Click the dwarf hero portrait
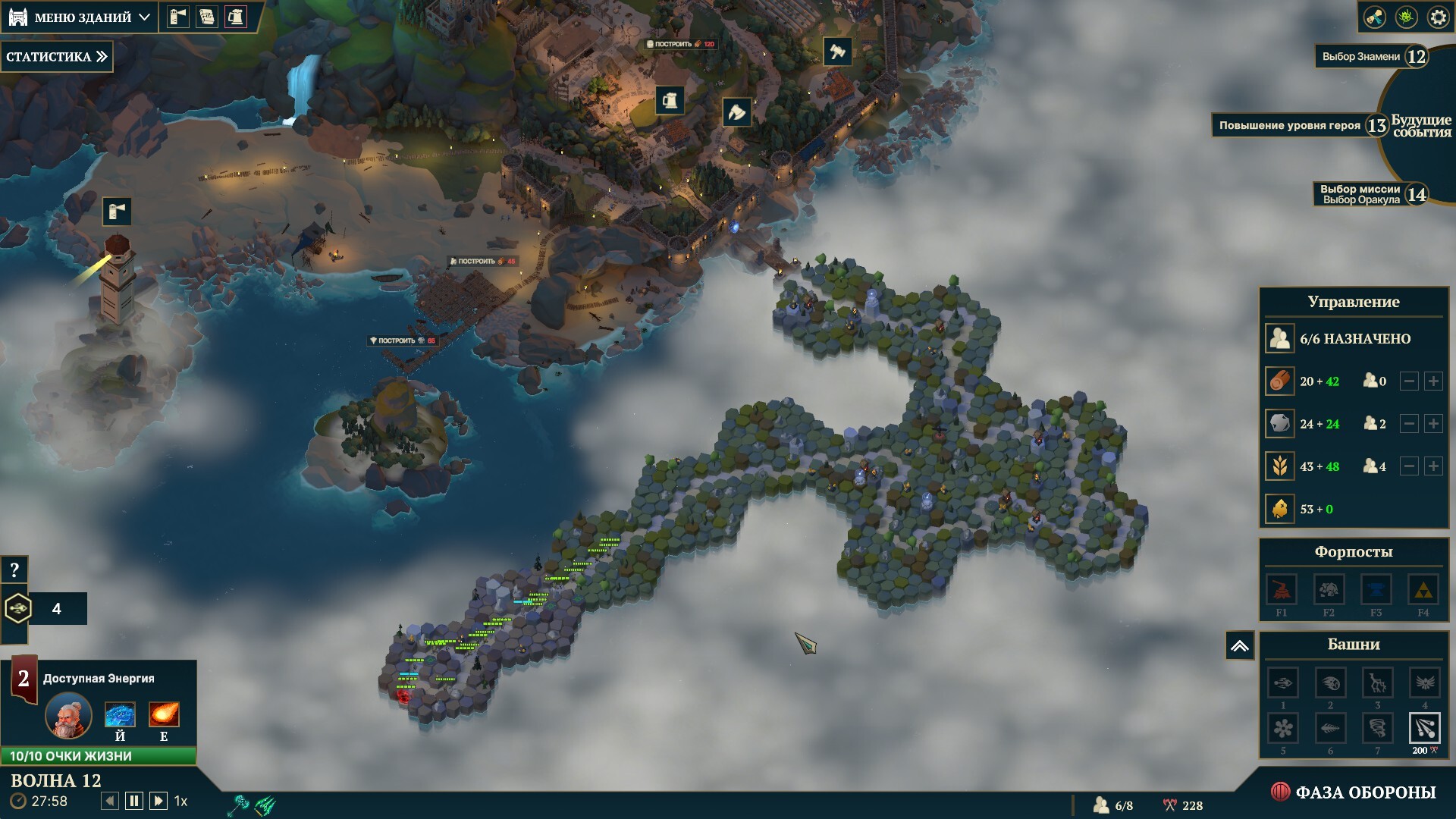This screenshot has width=1456, height=819. click(69, 716)
